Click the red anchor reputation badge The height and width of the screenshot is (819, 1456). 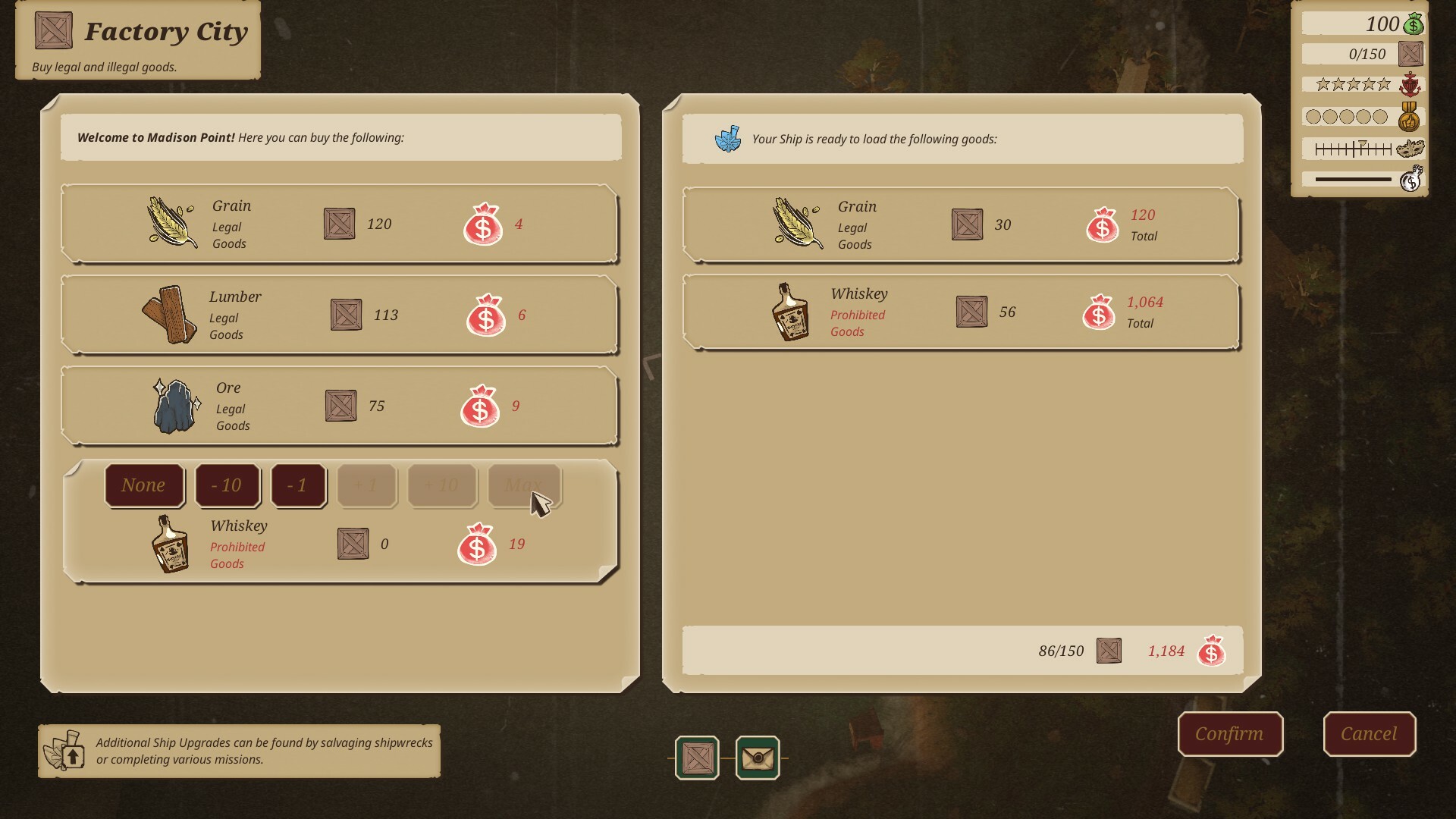pyautogui.click(x=1410, y=84)
